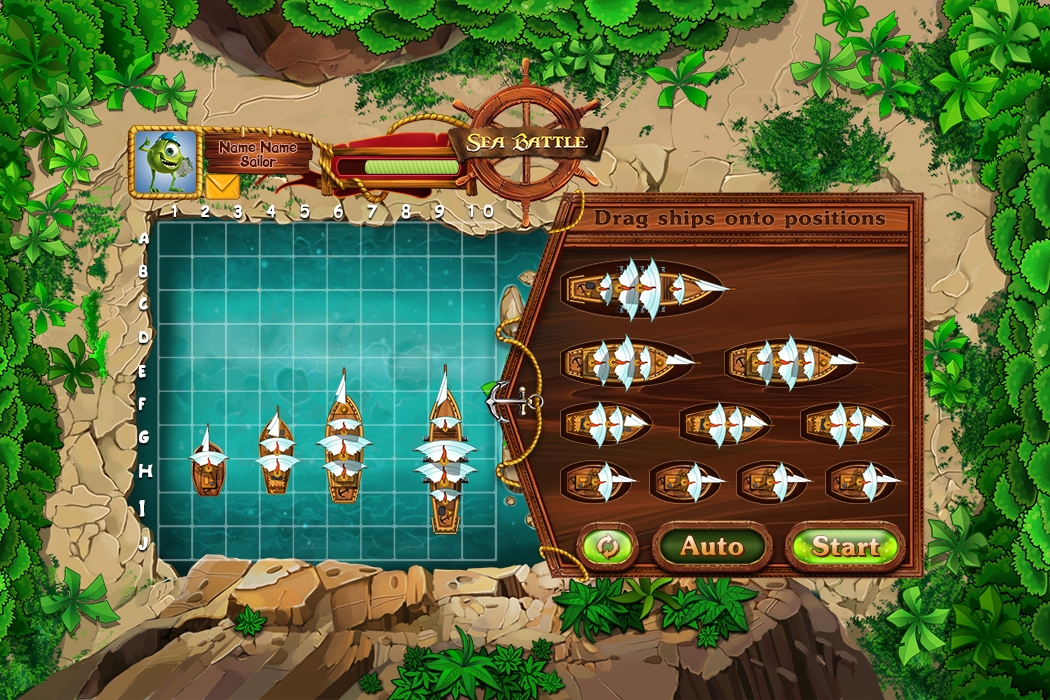Click the green rotate arrows button
Image resolution: width=1050 pixels, height=700 pixels.
tap(608, 546)
